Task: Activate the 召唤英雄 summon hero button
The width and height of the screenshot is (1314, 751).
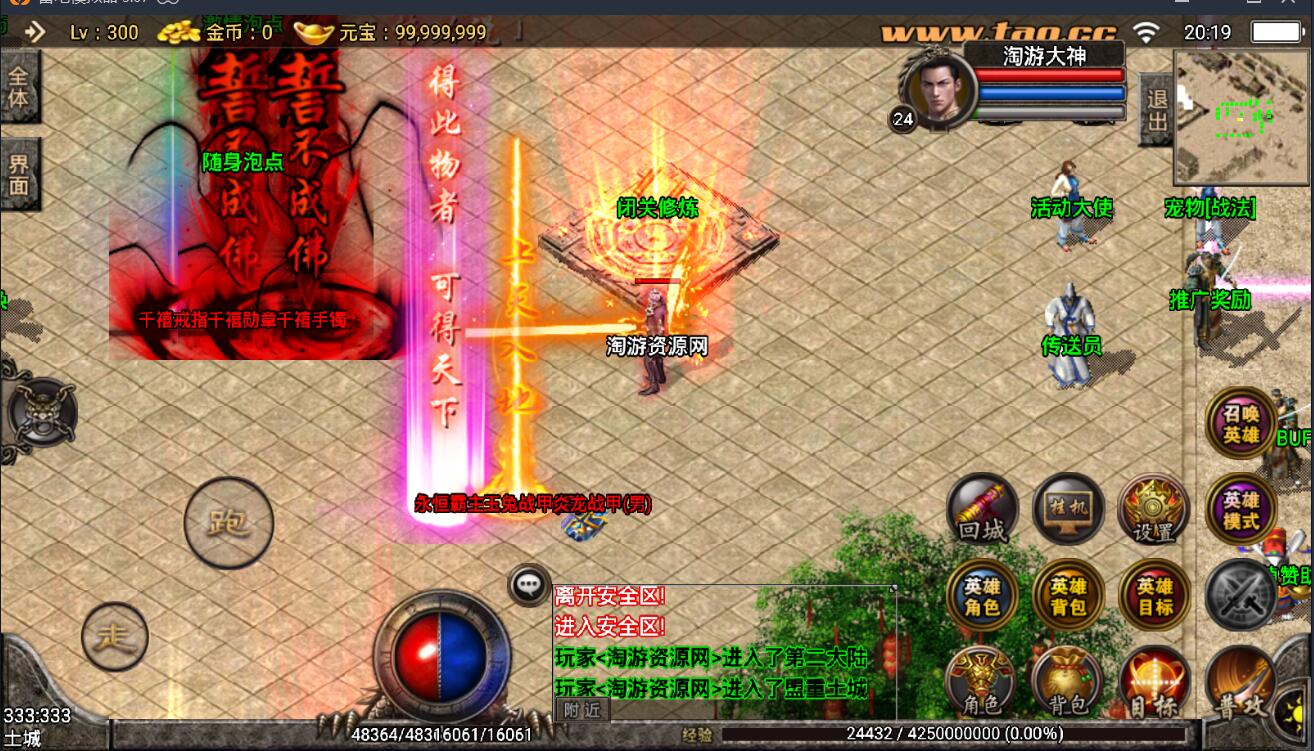Action: (1241, 424)
